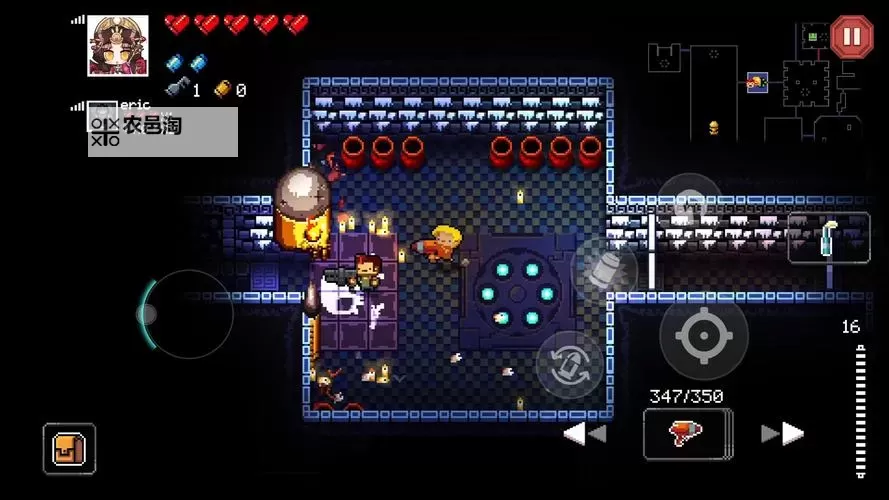Tap the player one character portrait

tap(118, 46)
